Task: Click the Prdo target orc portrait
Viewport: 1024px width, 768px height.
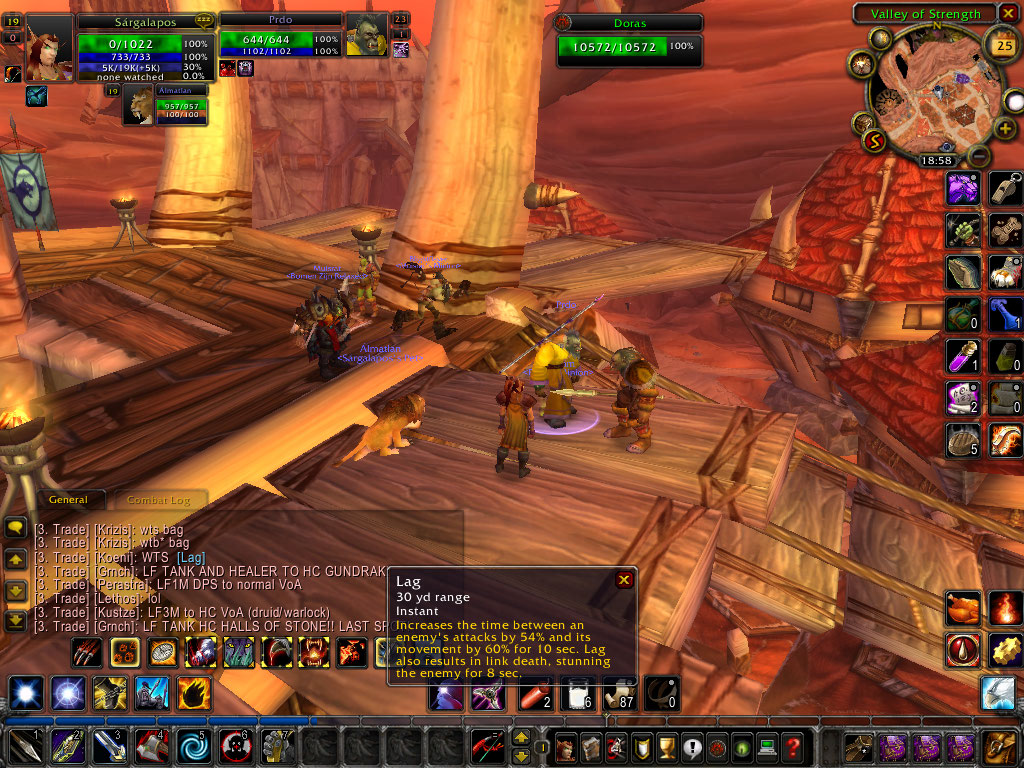Action: [x=366, y=38]
